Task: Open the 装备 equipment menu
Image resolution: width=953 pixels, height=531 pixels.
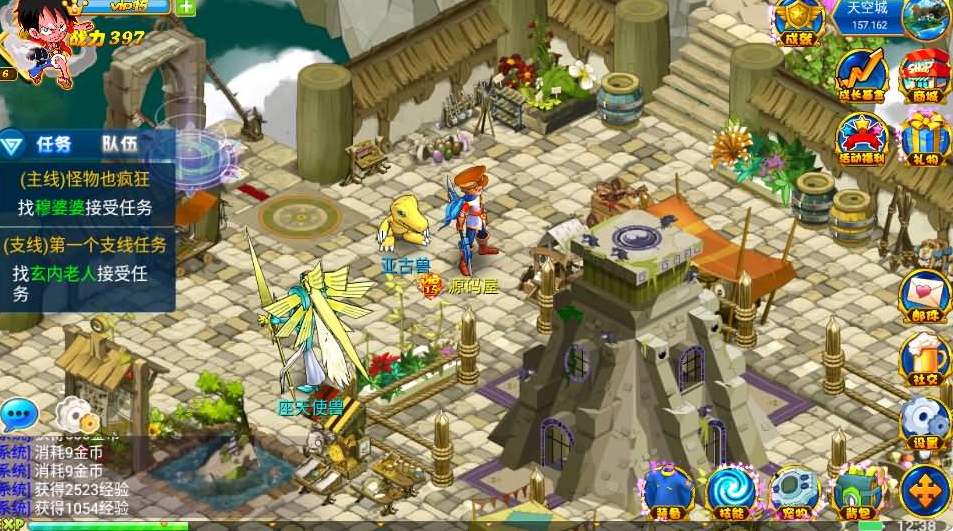Action: click(x=668, y=491)
